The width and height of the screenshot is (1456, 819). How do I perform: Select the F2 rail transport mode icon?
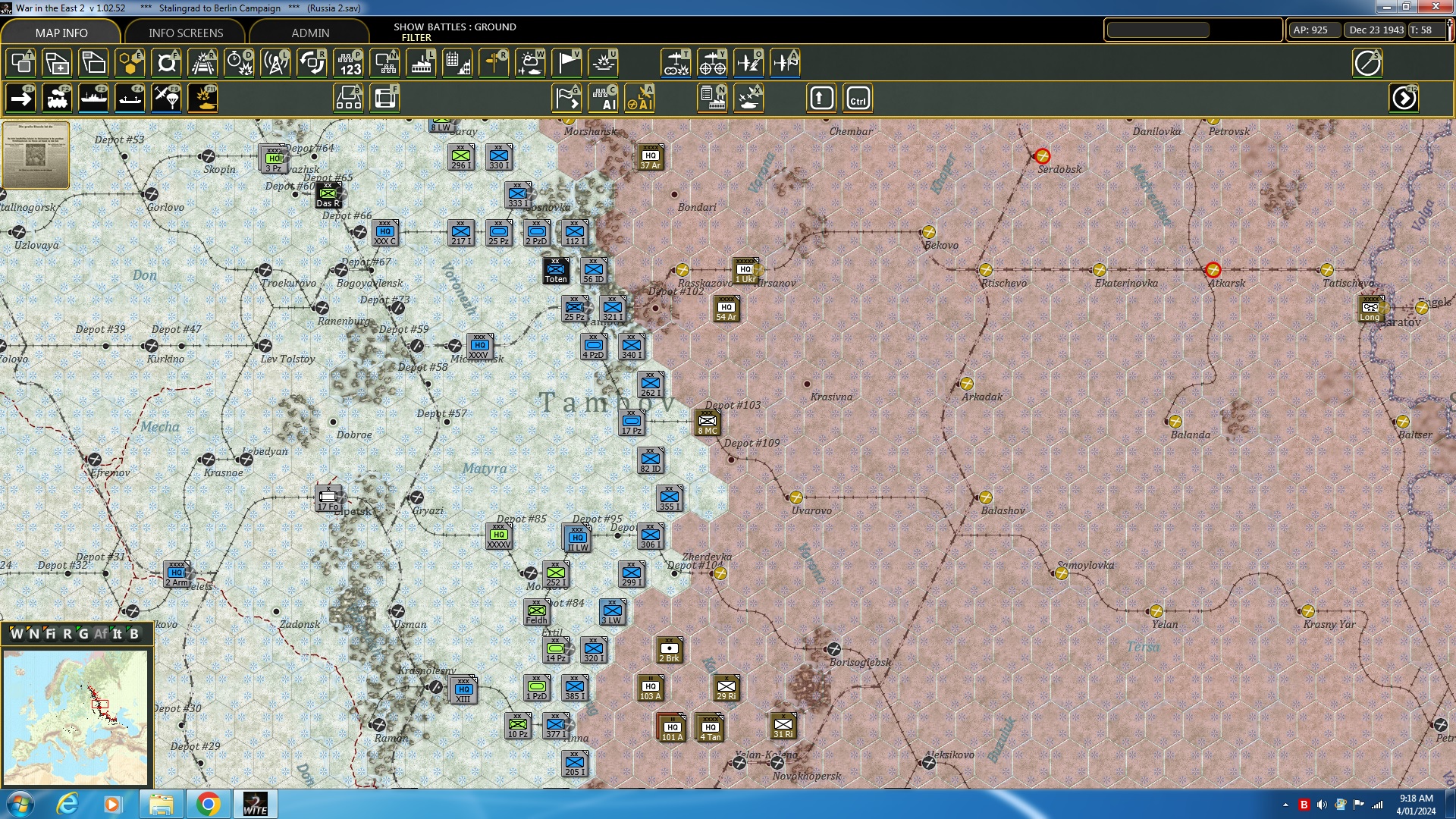point(58,98)
